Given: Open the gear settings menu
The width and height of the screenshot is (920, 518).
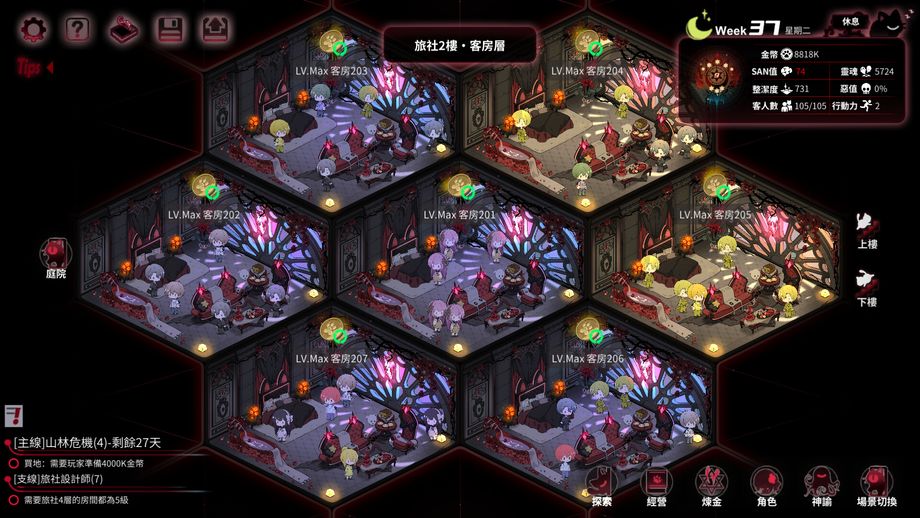Looking at the screenshot, I should (x=32, y=29).
